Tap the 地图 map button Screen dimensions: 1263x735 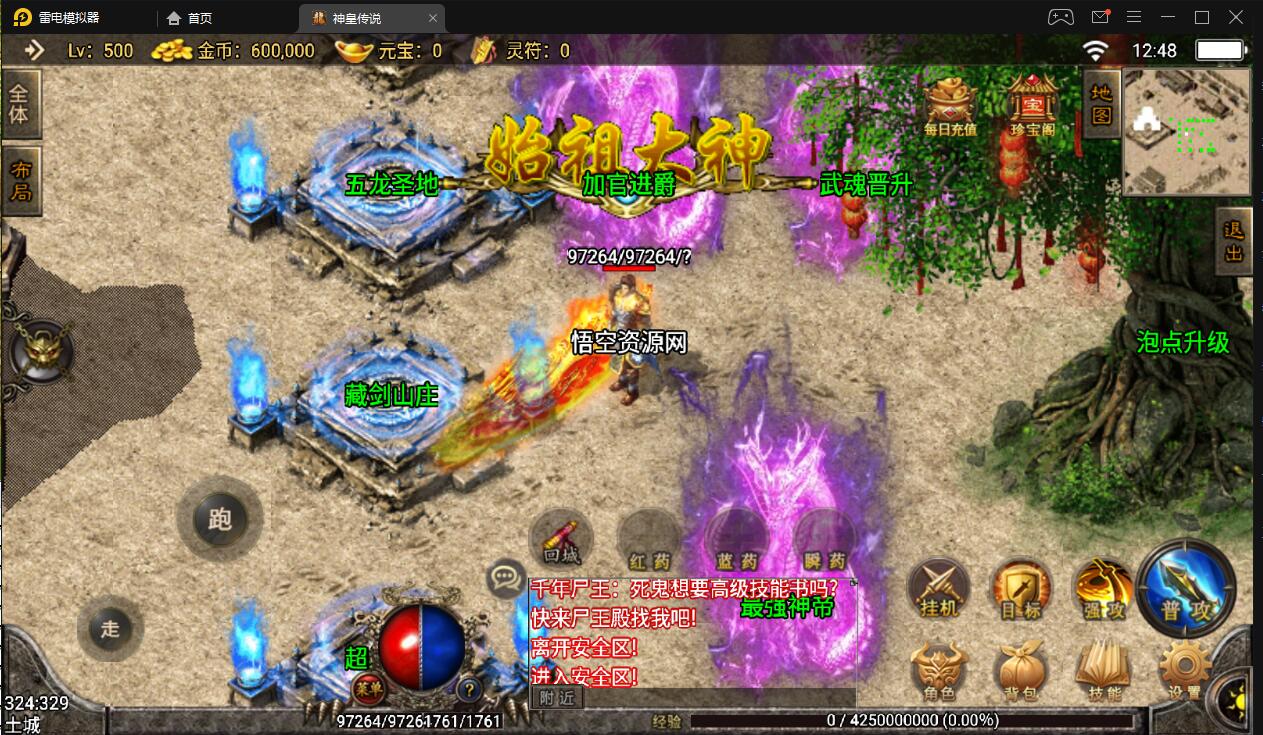coord(1100,104)
